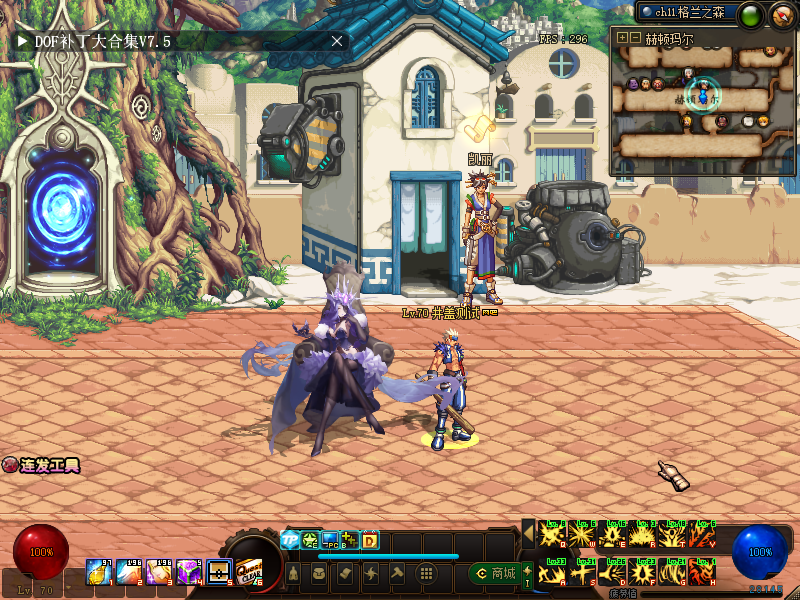Use the purple cube item in slot 4
This screenshot has height=600, width=800.
click(x=189, y=572)
